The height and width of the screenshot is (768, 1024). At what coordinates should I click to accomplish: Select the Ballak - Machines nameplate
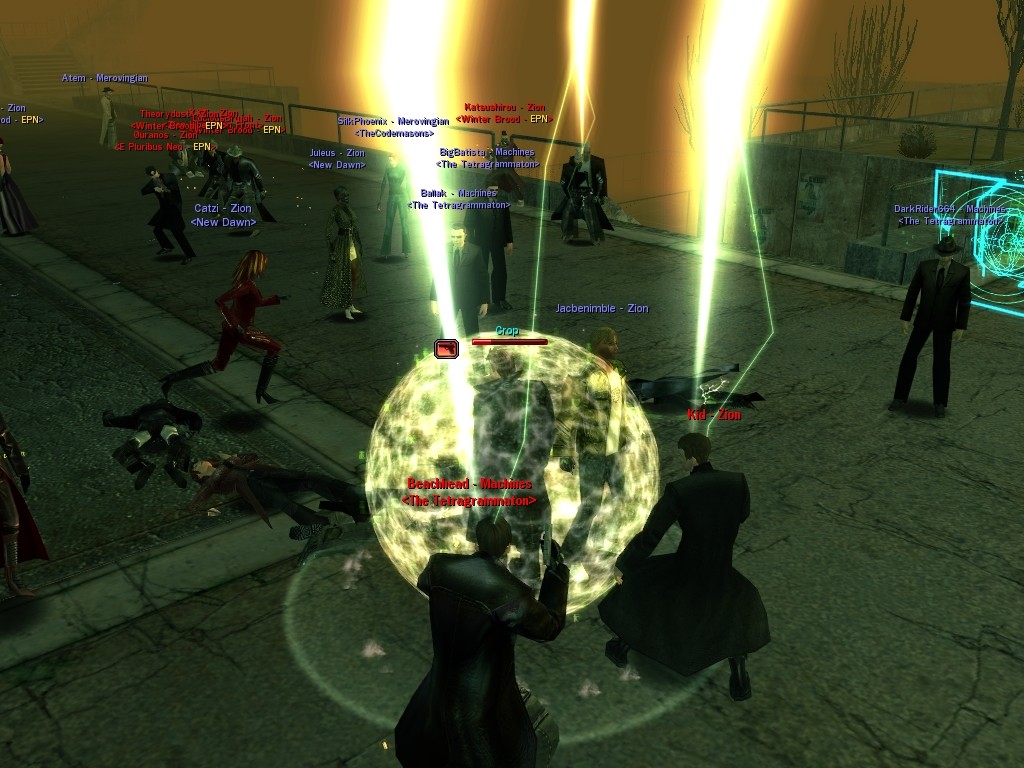click(458, 193)
